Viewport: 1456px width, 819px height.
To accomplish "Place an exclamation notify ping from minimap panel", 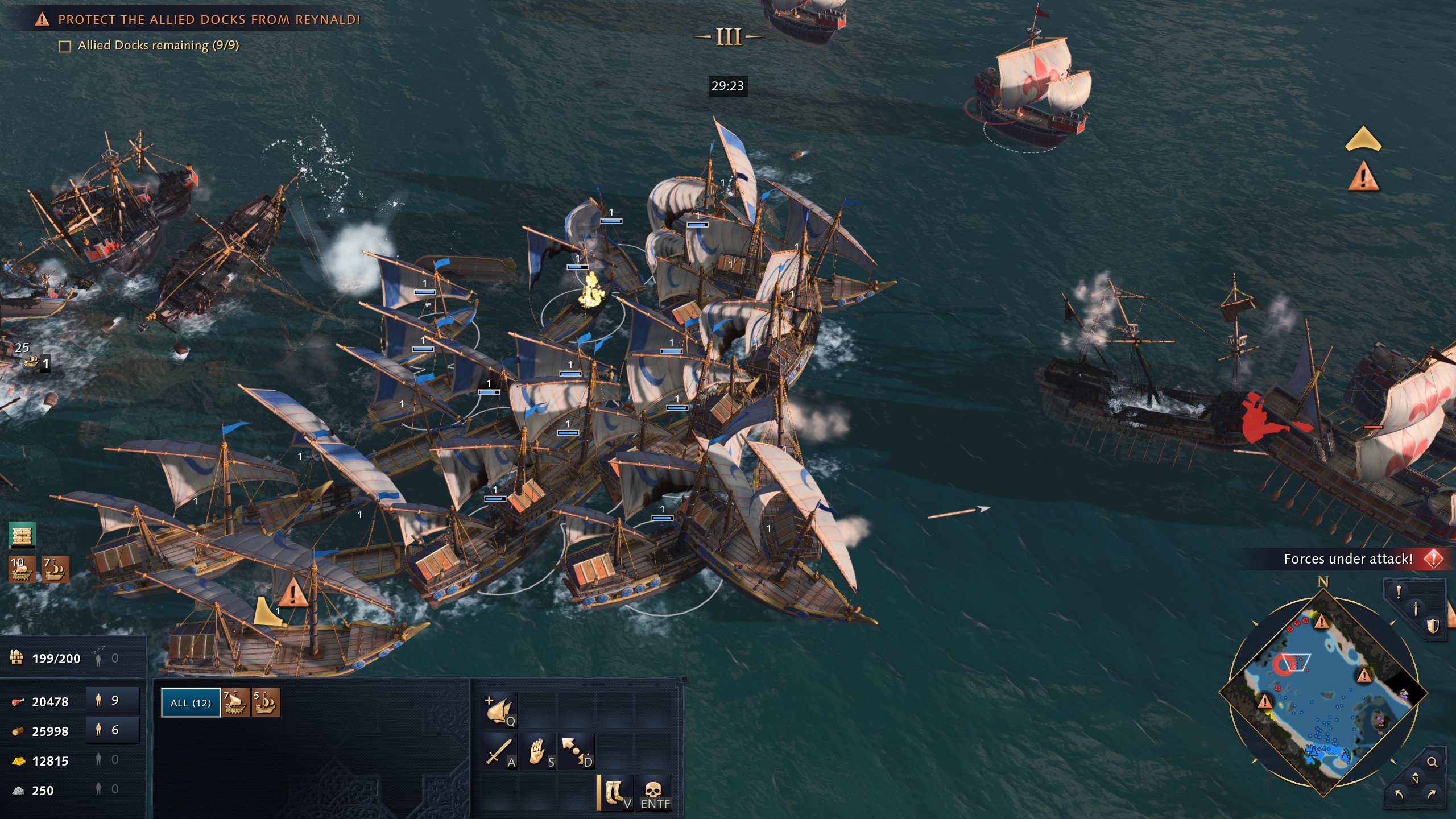I will (x=1399, y=592).
